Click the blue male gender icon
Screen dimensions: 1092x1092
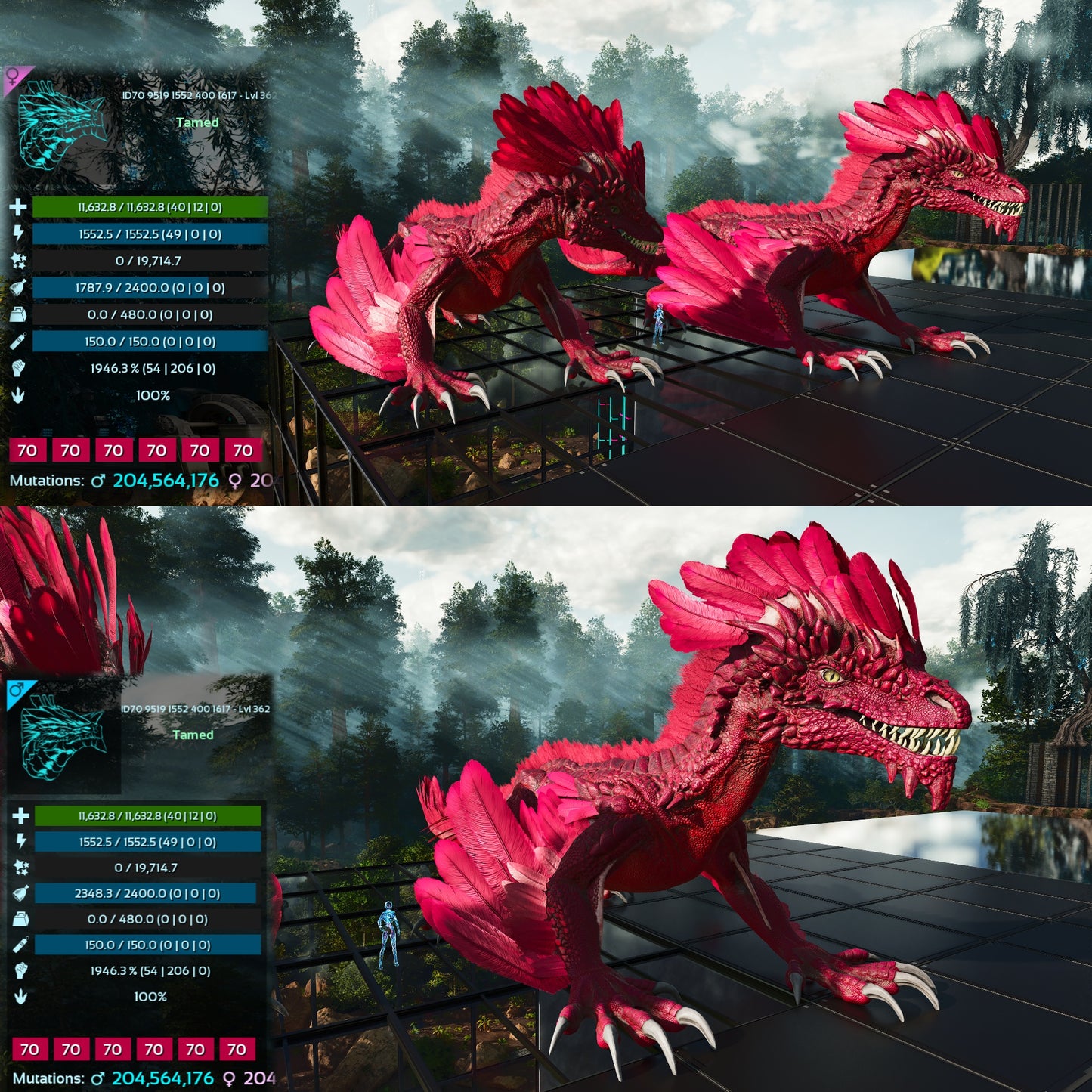[17, 690]
